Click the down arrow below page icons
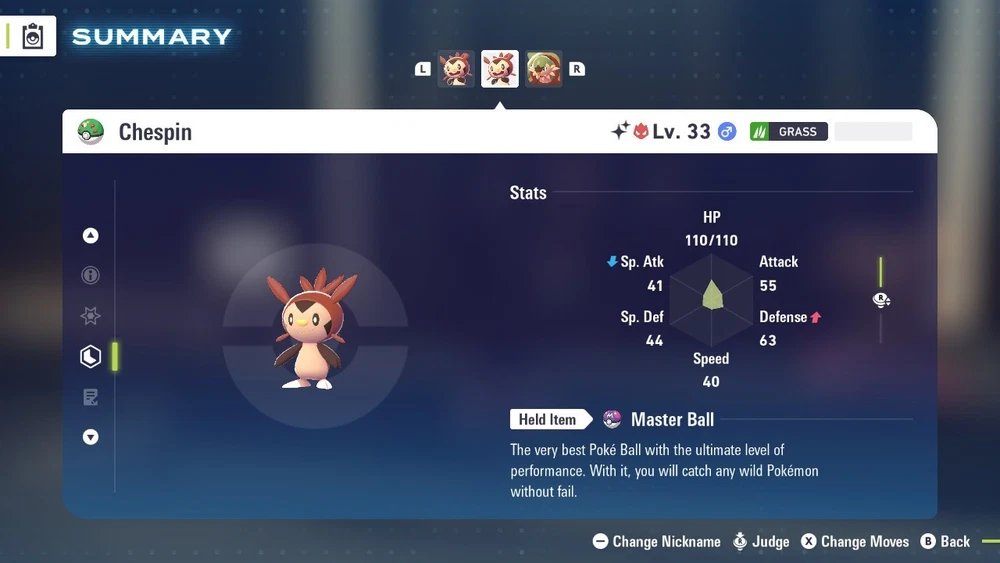 coord(91,437)
